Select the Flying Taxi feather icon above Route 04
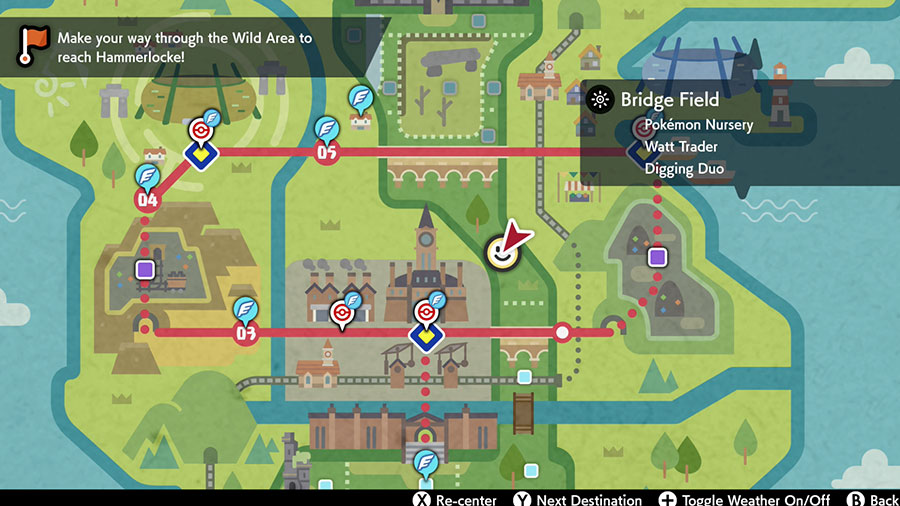This screenshot has height=506, width=900. [148, 176]
